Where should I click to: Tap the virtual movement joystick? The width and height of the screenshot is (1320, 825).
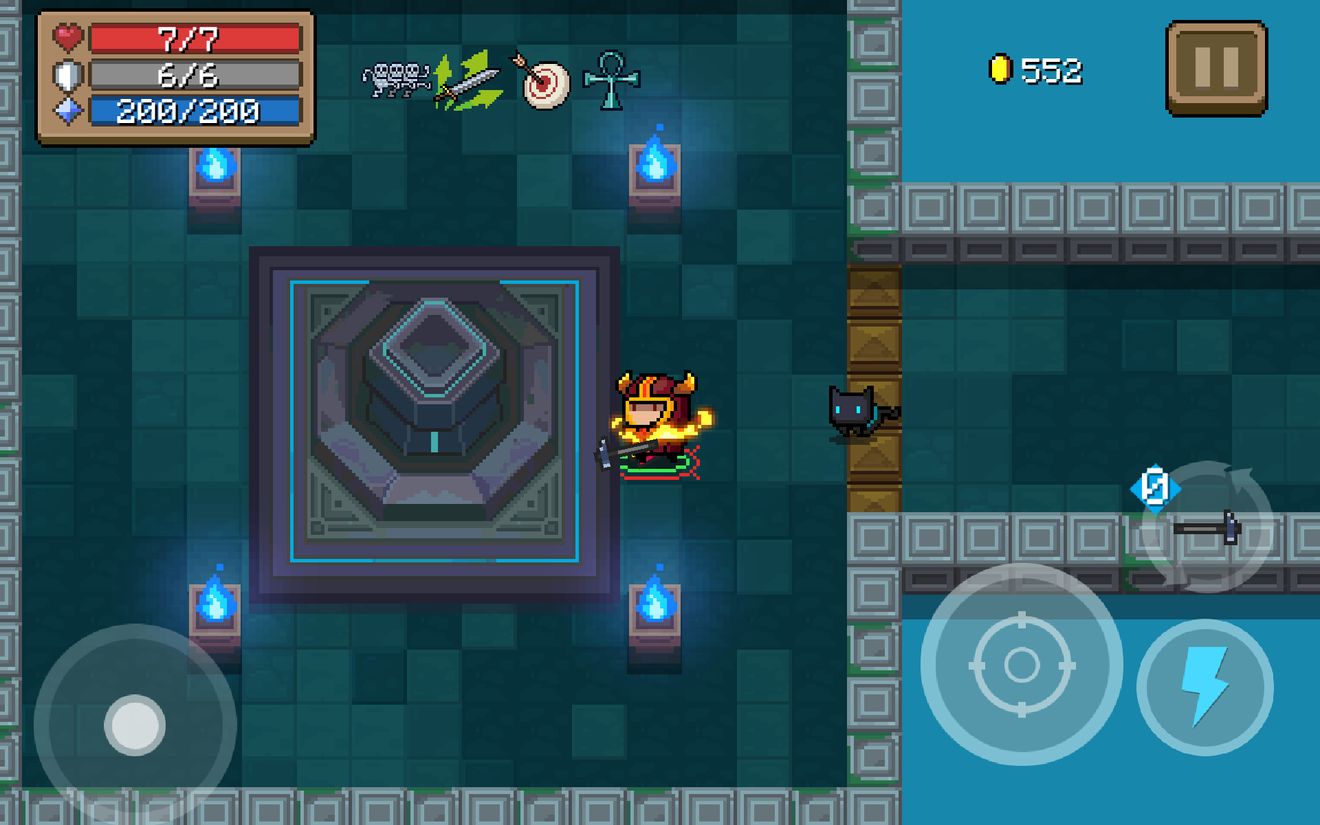[135, 724]
